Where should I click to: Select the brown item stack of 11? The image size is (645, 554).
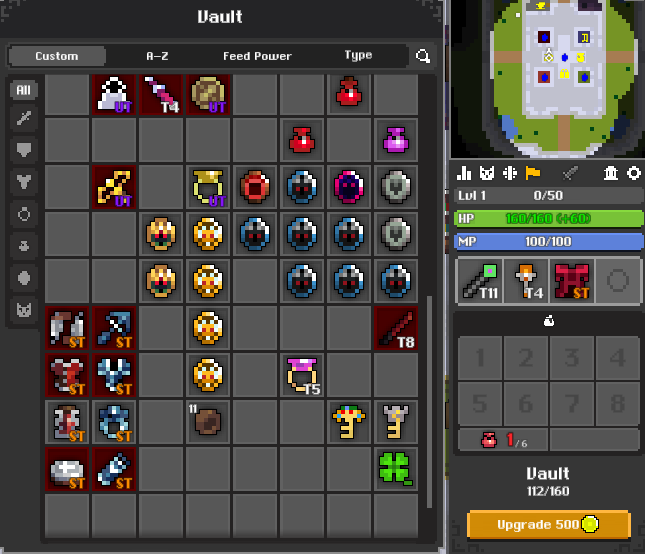[207, 421]
